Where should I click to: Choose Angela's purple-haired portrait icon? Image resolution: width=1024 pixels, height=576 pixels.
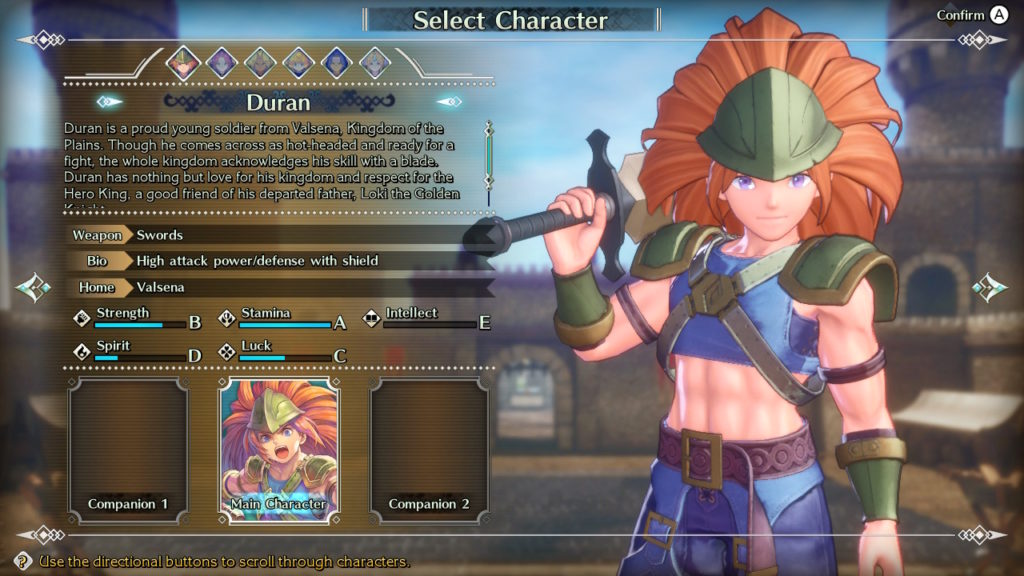[x=221, y=63]
